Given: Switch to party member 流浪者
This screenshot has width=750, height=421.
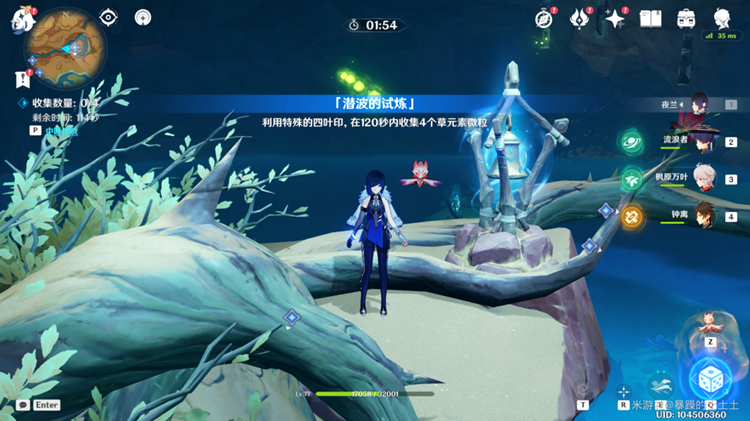Looking at the screenshot, I should pyautogui.click(x=703, y=142).
